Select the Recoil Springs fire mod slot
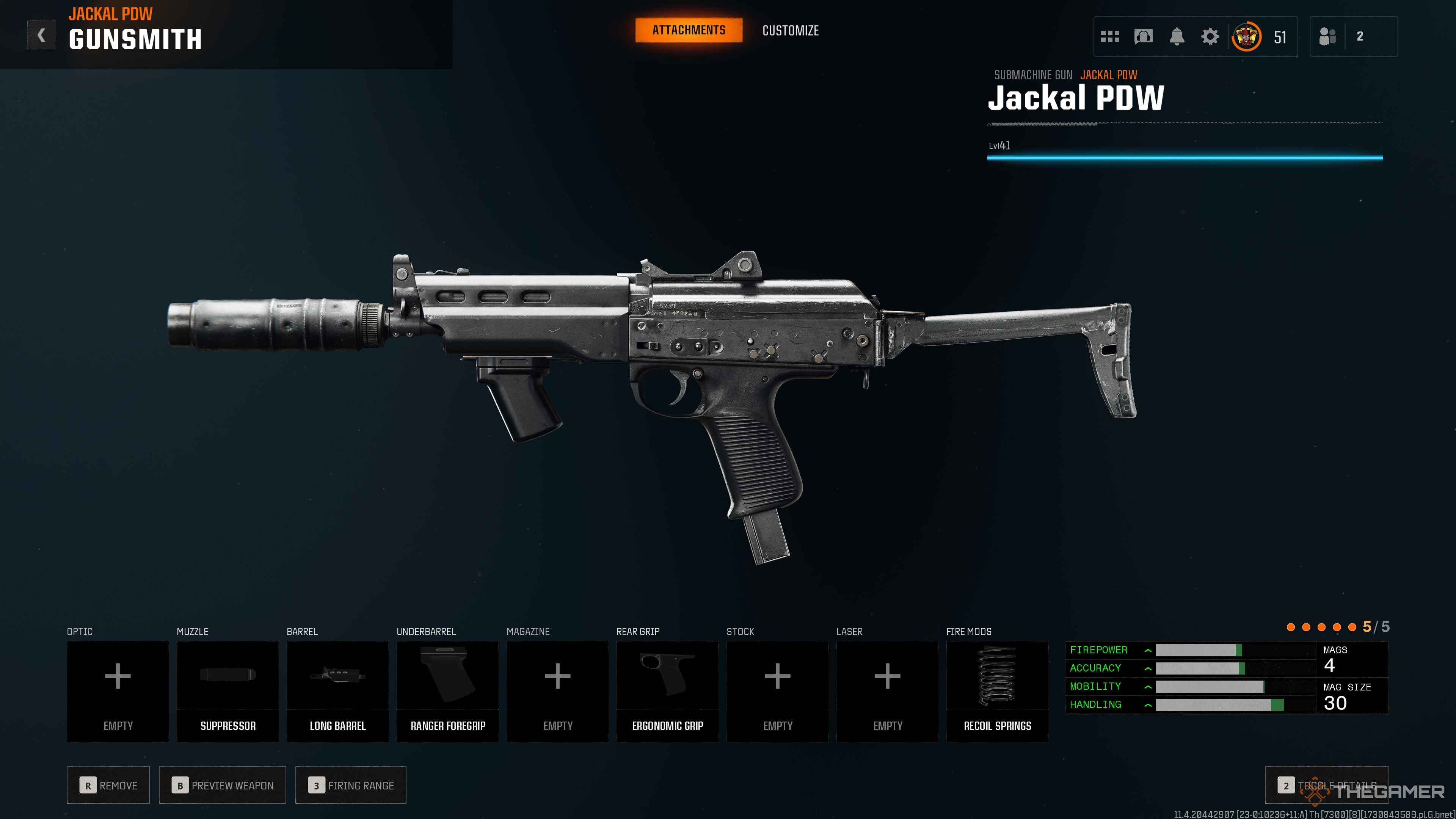The width and height of the screenshot is (1456, 819). (x=997, y=691)
